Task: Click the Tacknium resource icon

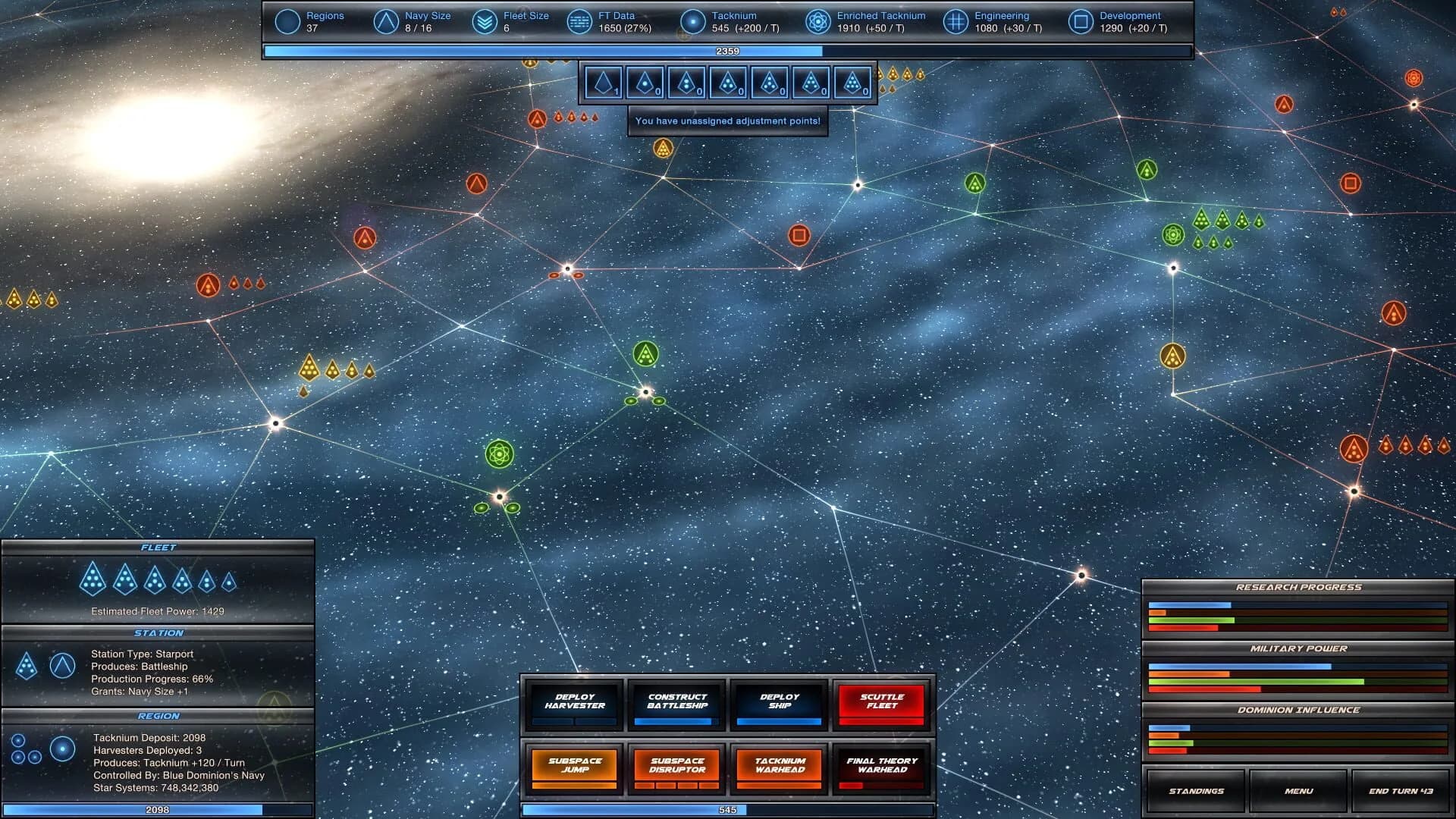Action: (691, 21)
